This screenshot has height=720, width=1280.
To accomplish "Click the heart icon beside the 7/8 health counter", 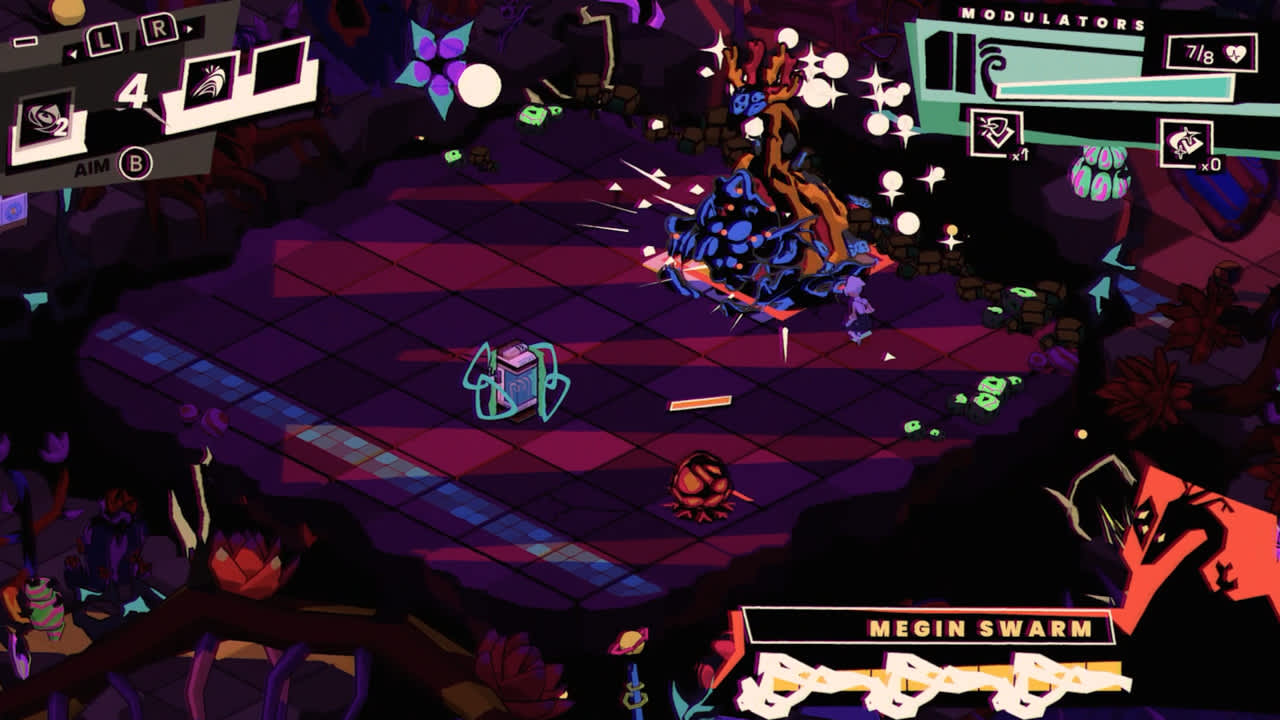I will click(1238, 53).
